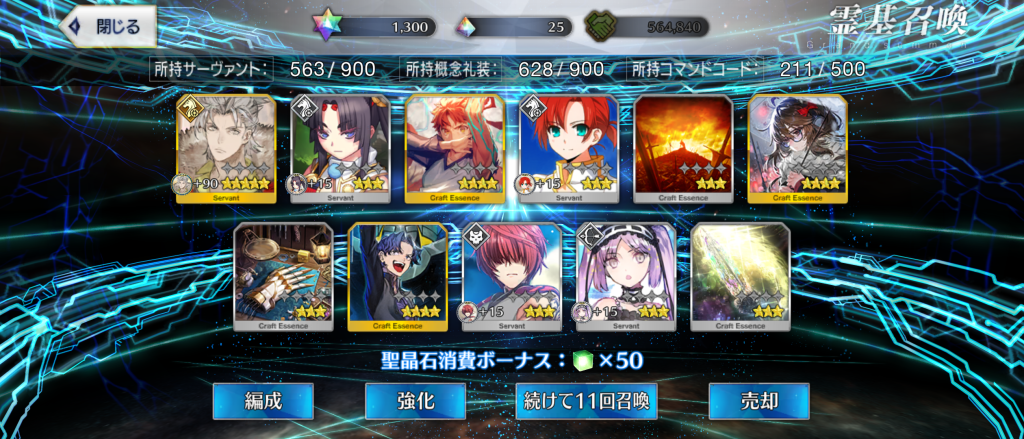The image size is (1024, 439).
Task: Select the purple twin-tail Servant card
Action: (x=626, y=276)
